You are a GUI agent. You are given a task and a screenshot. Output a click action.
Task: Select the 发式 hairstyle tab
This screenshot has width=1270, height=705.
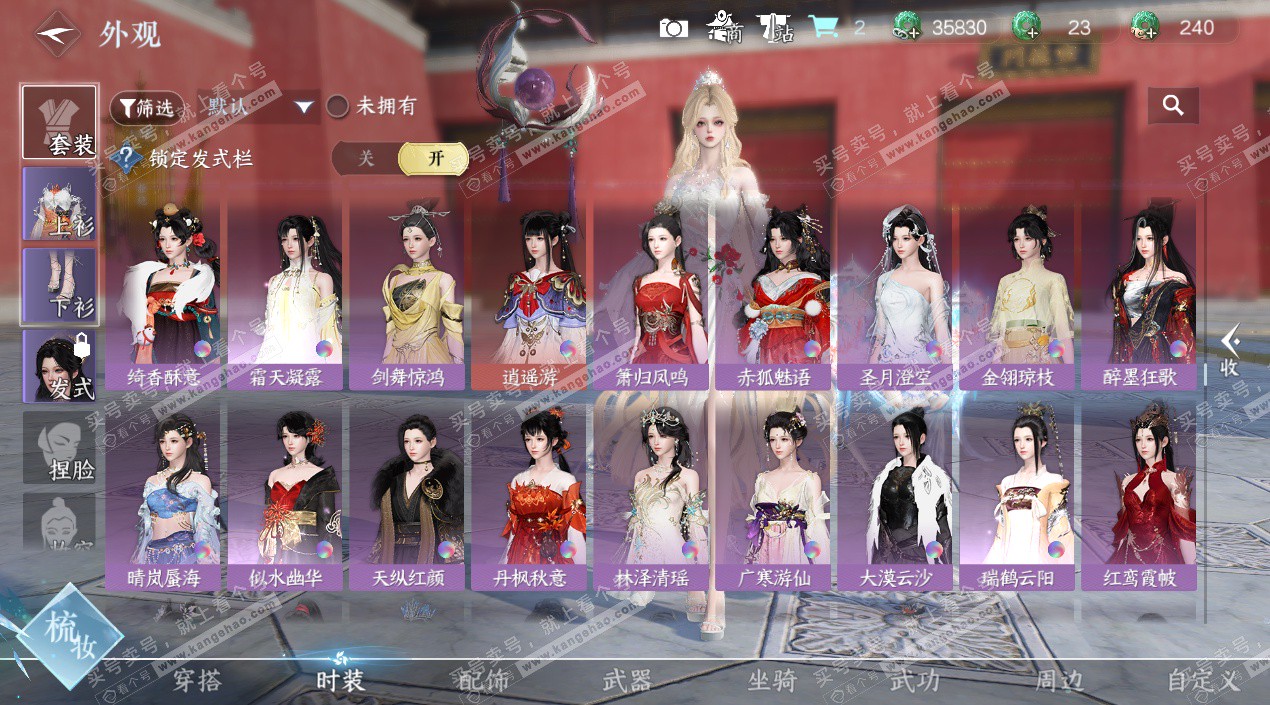(60, 368)
